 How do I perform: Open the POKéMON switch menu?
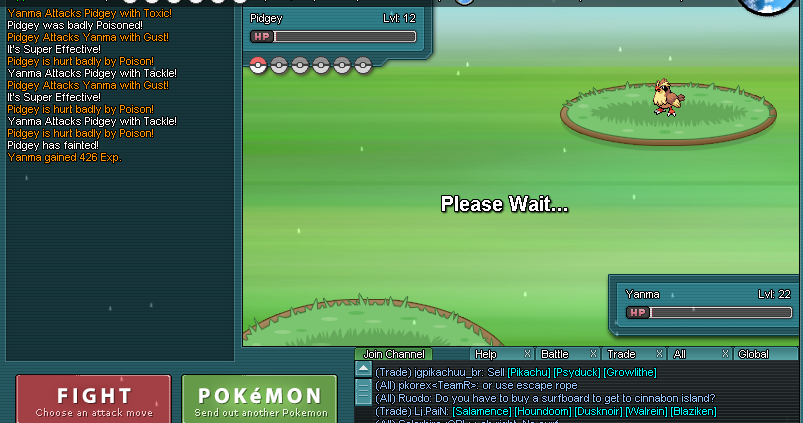click(259, 399)
